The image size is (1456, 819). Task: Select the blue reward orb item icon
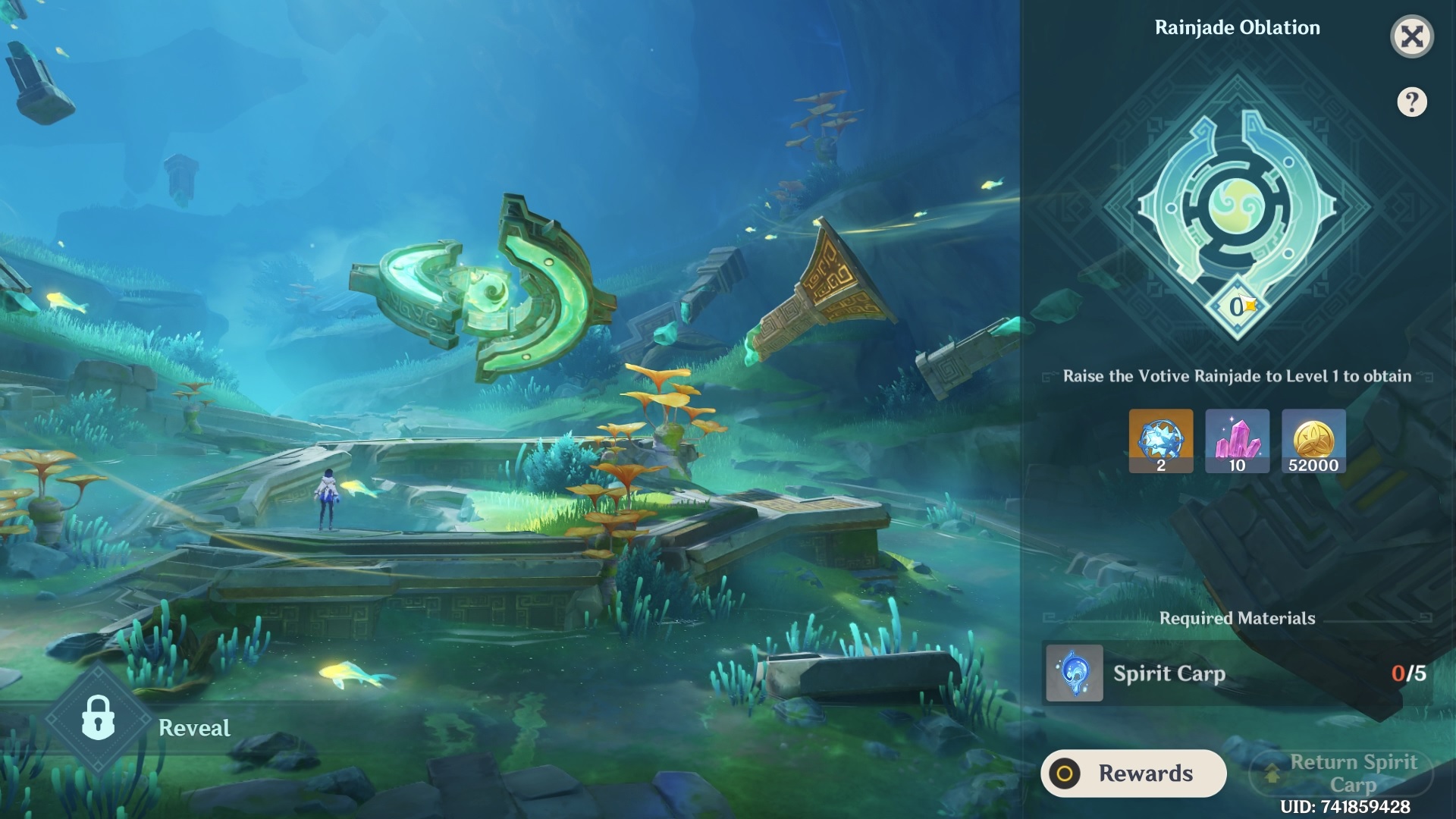click(x=1161, y=442)
